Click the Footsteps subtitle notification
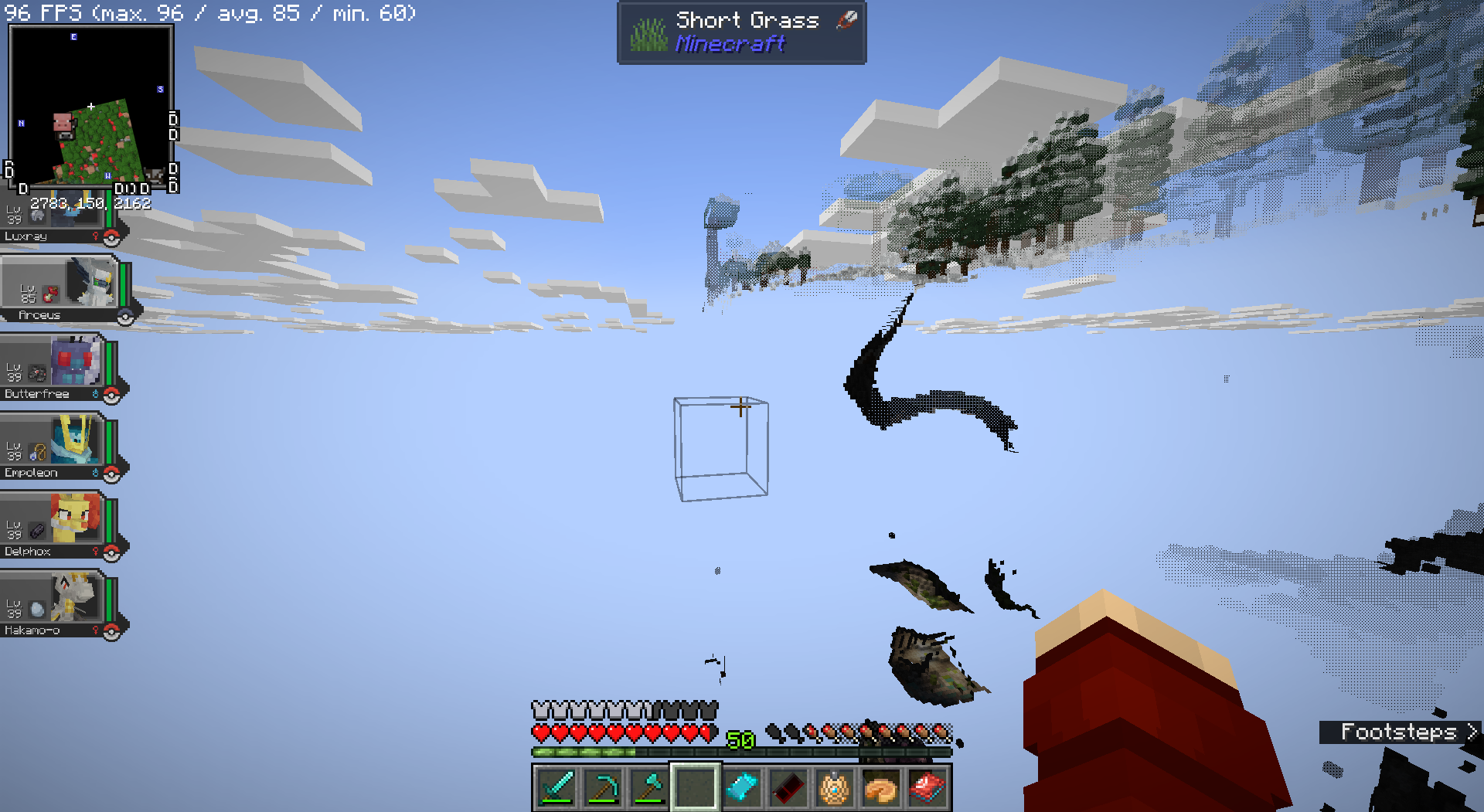 (x=1400, y=732)
